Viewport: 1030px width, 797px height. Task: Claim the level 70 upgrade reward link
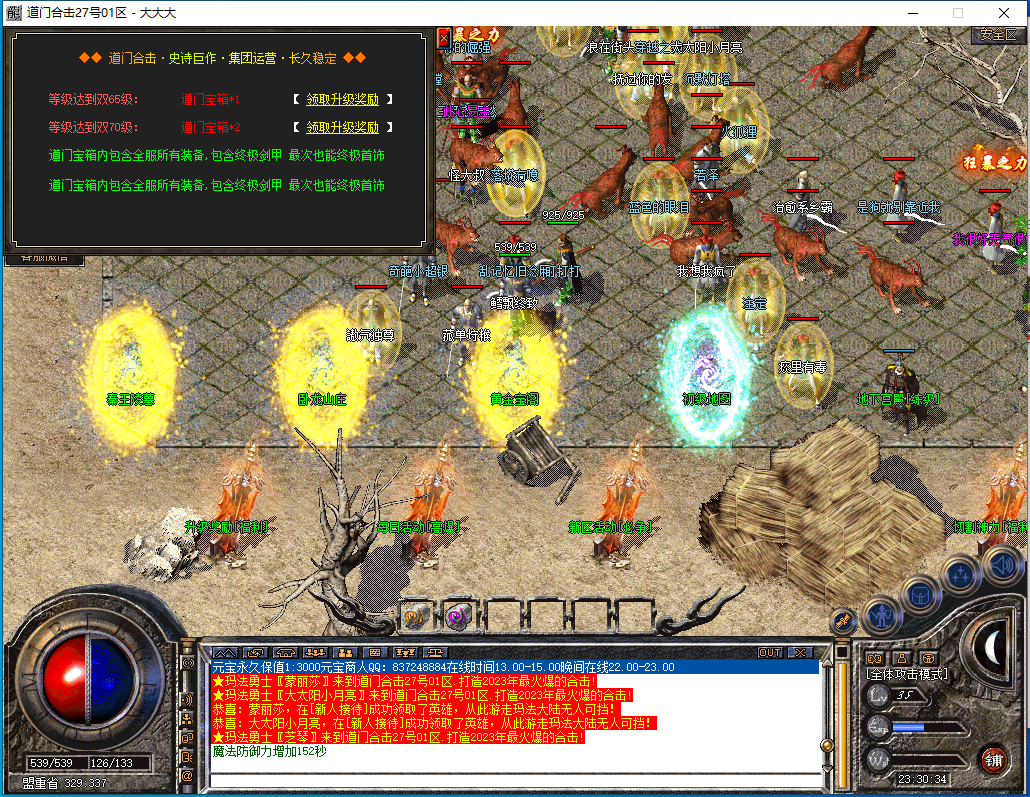(342, 128)
